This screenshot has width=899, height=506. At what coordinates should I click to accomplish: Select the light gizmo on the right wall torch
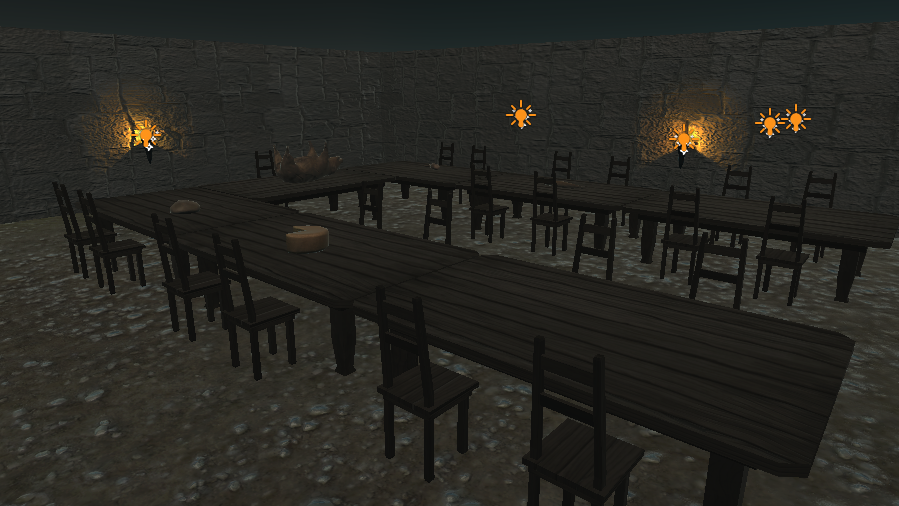[685, 136]
